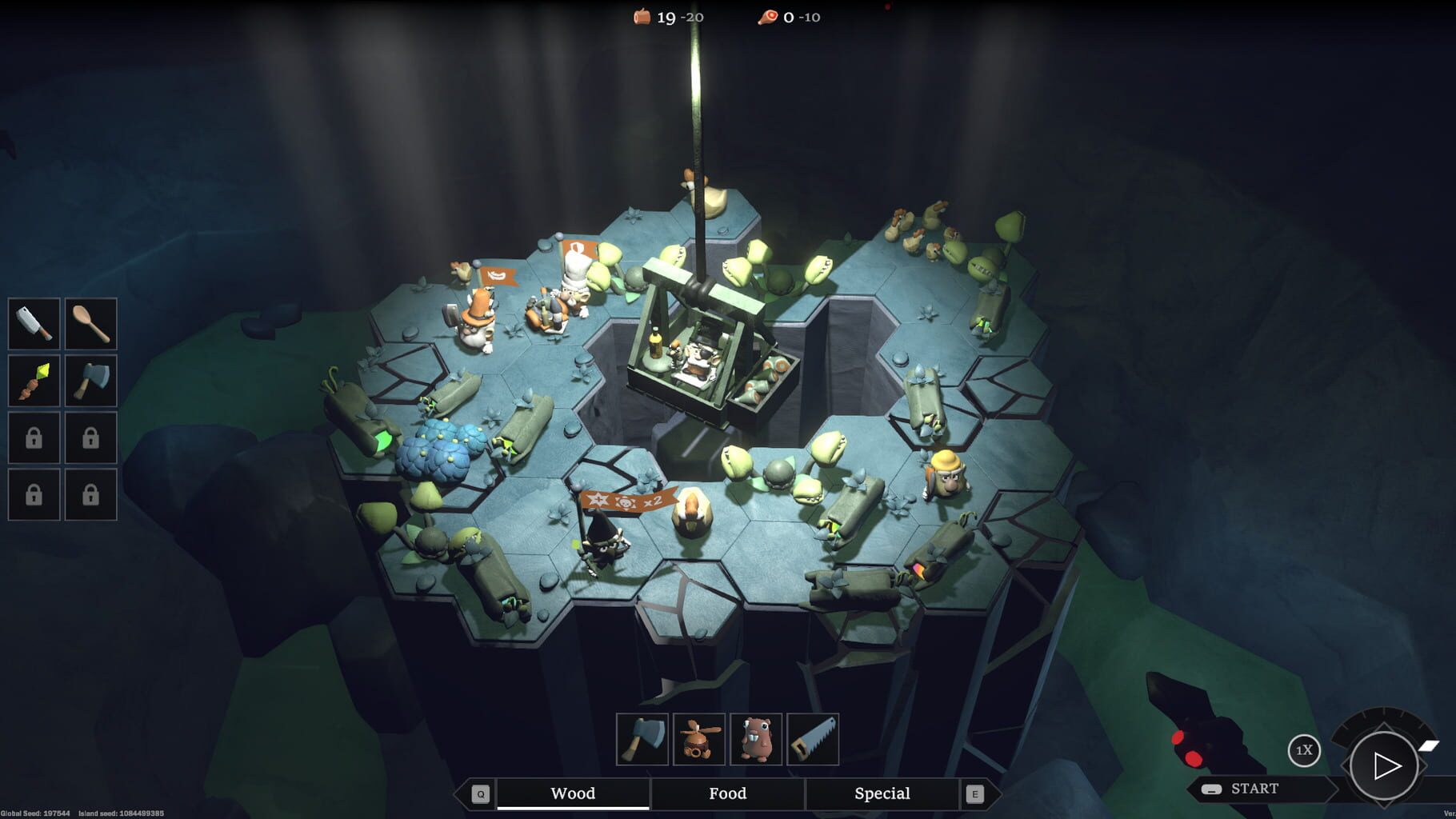
Task: Select the cleaver tool icon
Action: click(33, 325)
